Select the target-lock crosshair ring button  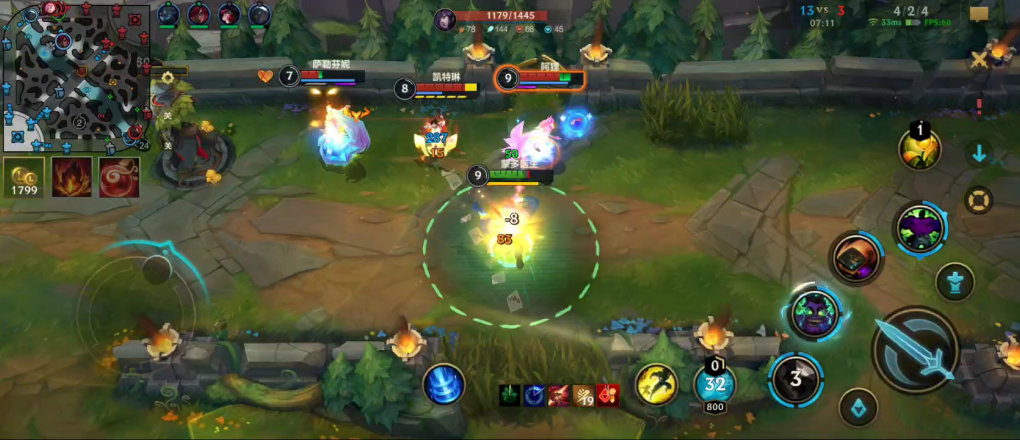pyautogui.click(x=979, y=199)
